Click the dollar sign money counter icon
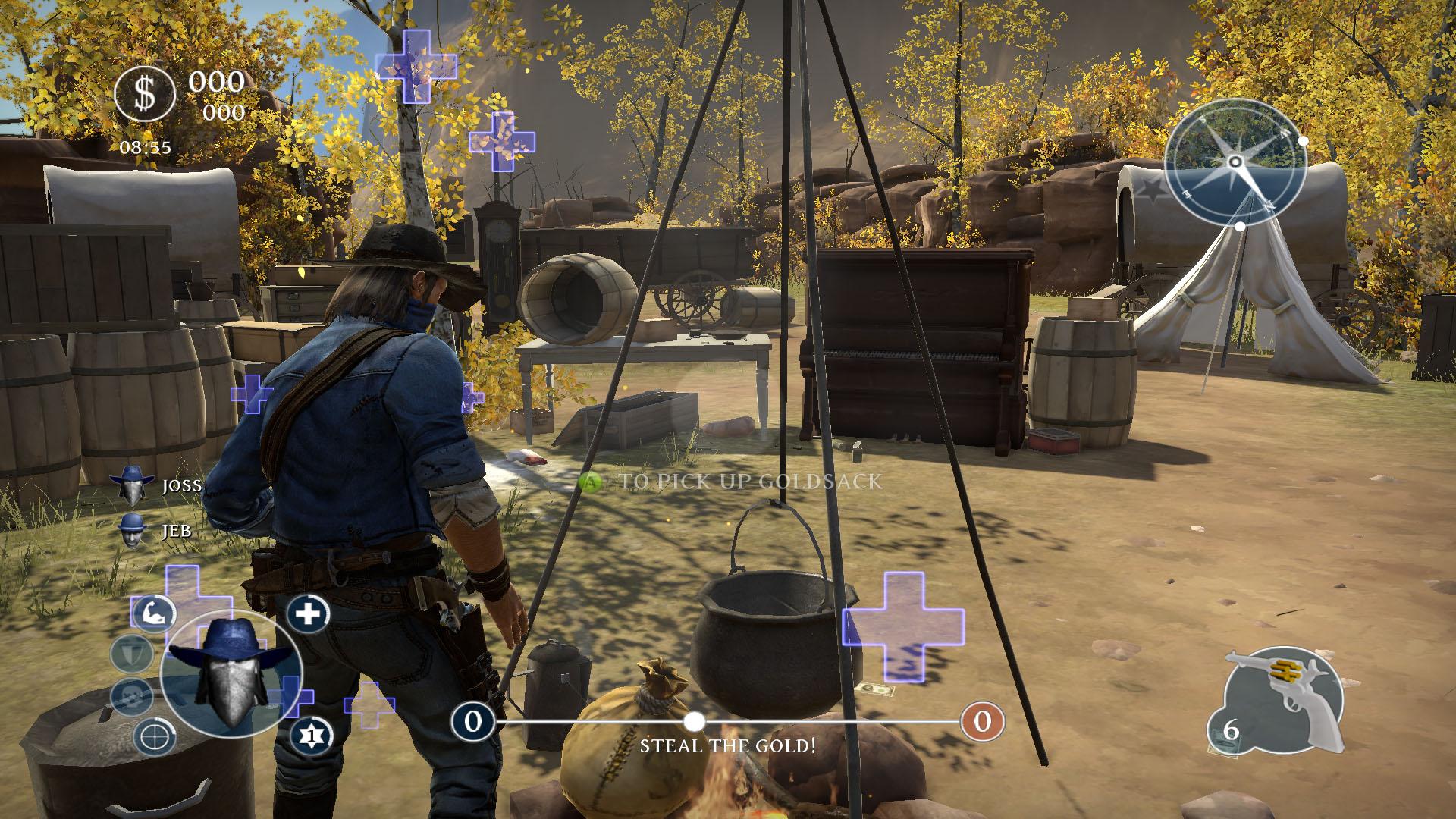 [x=145, y=94]
